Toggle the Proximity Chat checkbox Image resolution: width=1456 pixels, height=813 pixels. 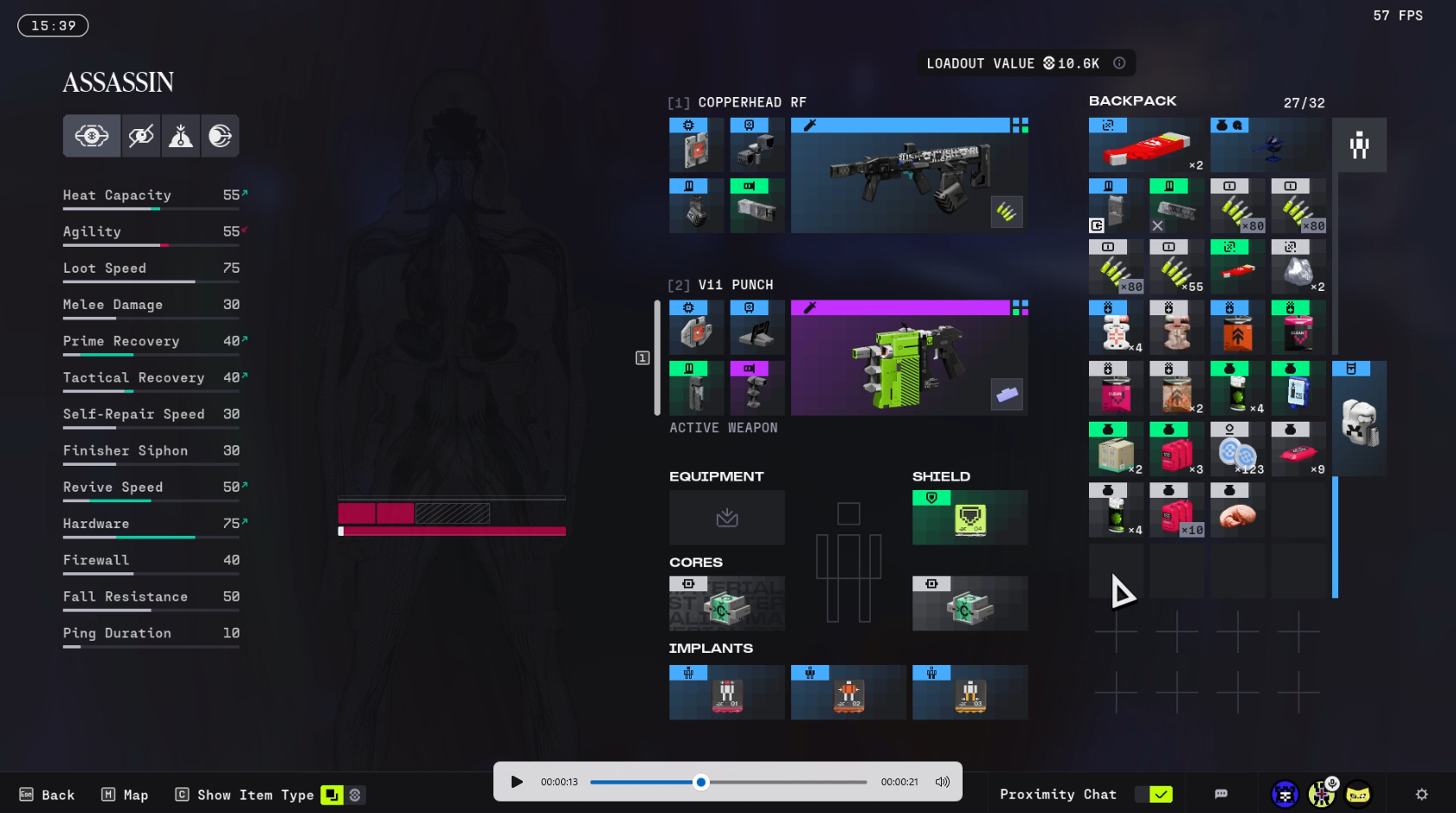coord(1160,794)
